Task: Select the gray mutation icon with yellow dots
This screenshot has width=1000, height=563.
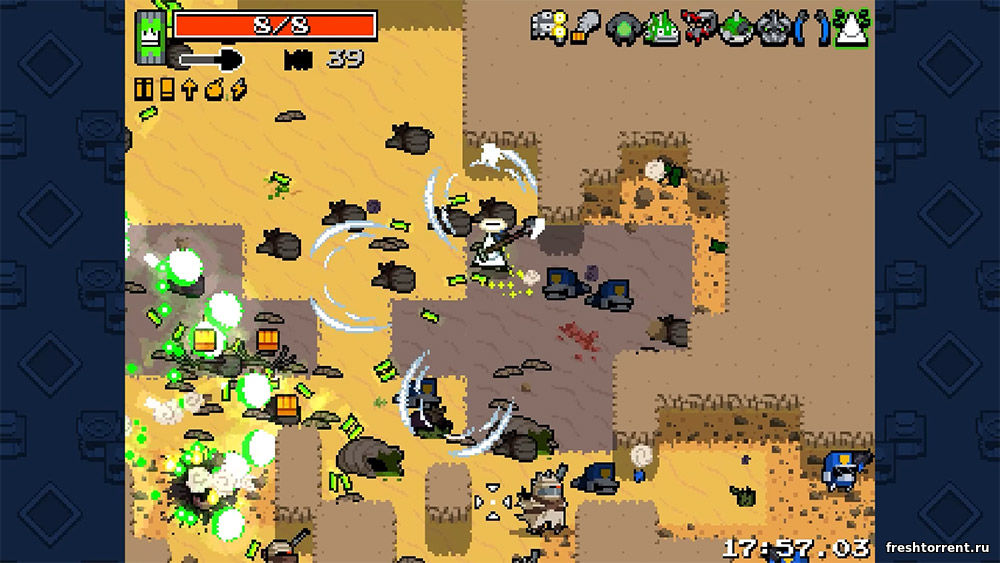Action: tap(549, 26)
